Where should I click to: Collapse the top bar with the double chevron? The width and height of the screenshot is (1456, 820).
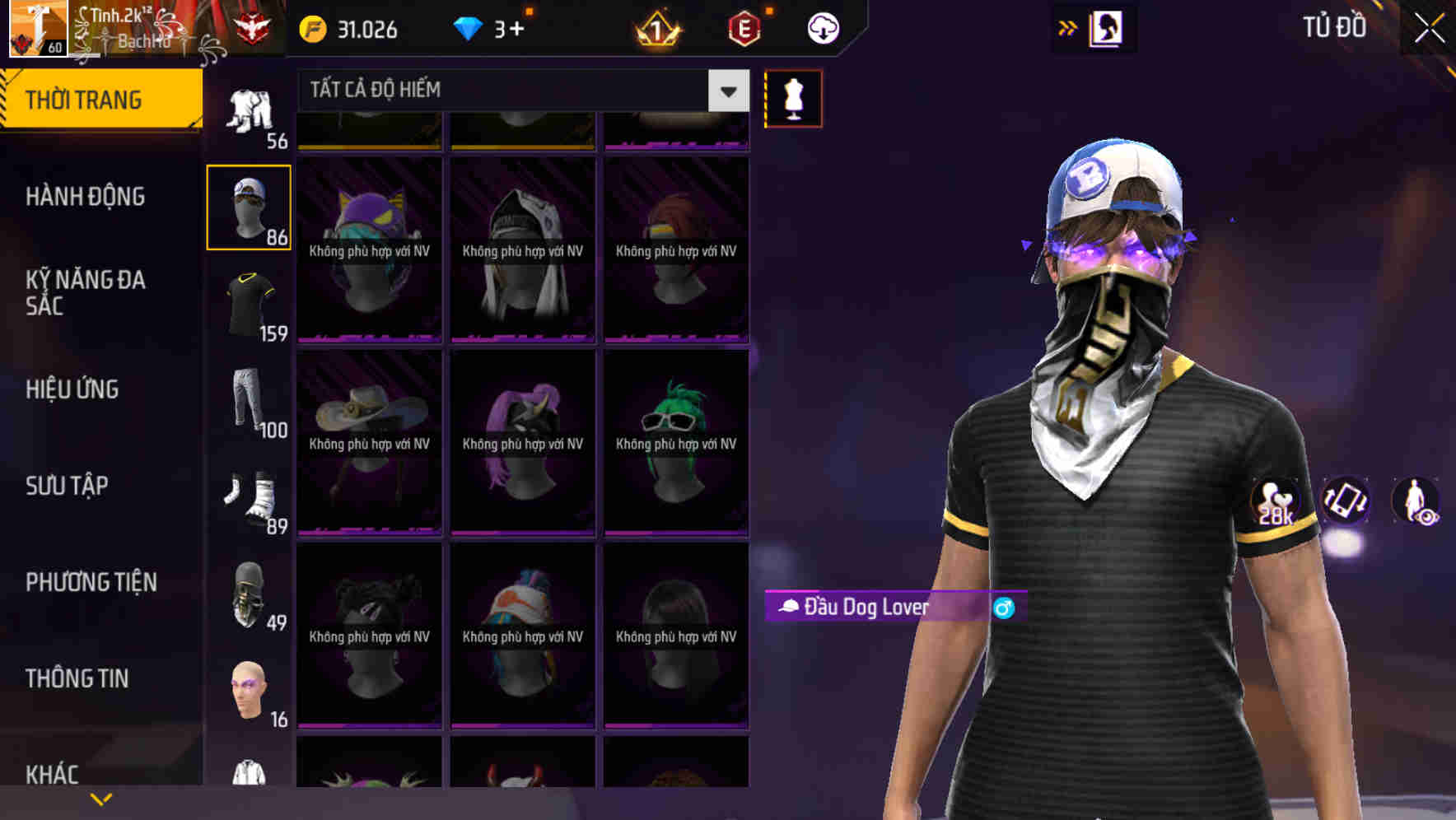click(x=1068, y=27)
